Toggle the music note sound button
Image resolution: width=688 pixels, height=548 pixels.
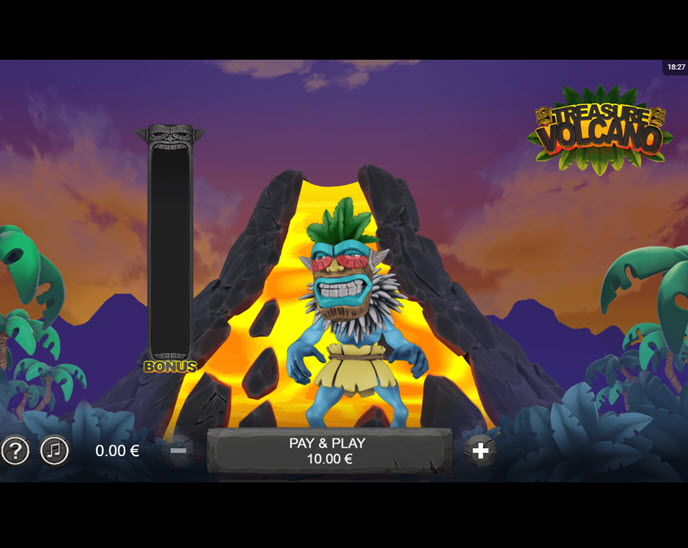point(55,451)
